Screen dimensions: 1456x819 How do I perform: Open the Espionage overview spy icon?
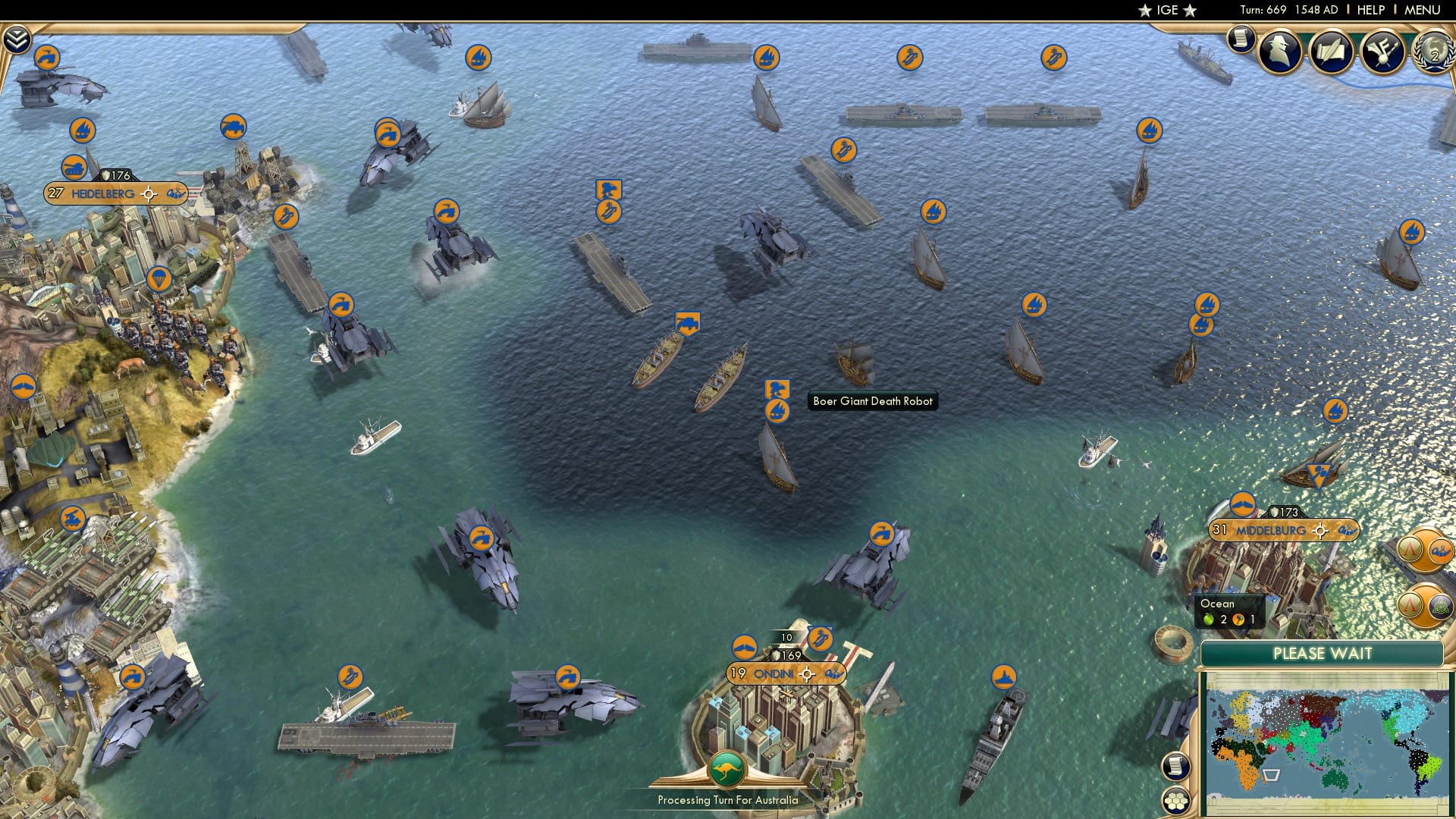coord(1279,51)
